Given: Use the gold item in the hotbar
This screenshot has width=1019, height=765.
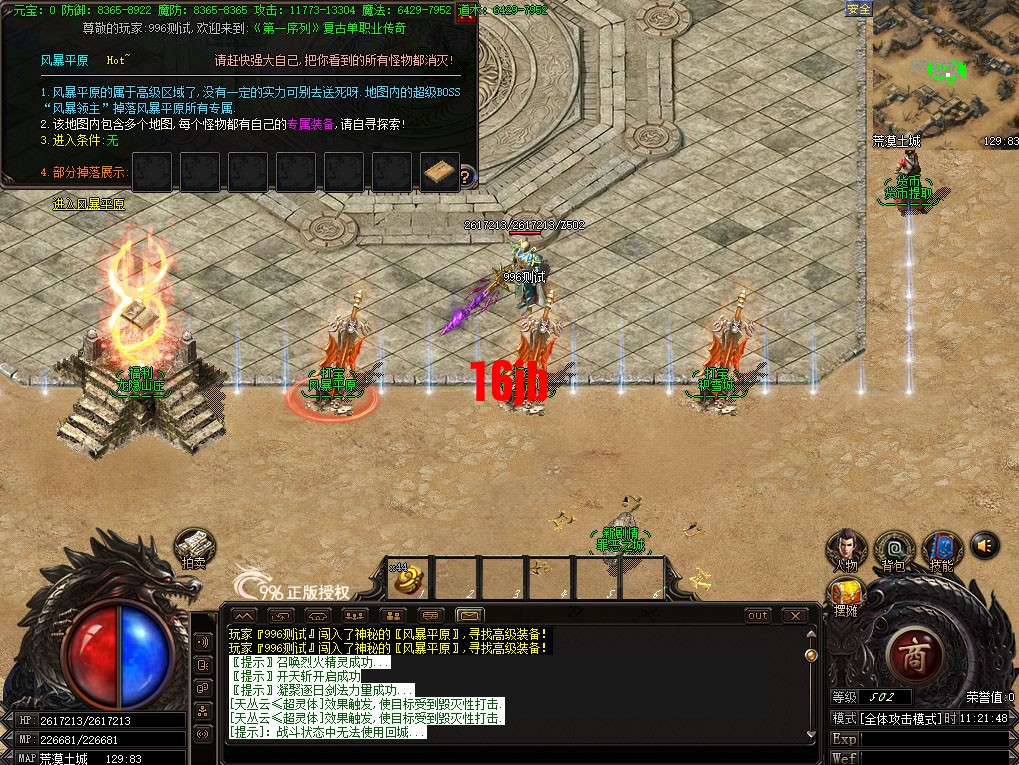Looking at the screenshot, I should pyautogui.click(x=411, y=579).
